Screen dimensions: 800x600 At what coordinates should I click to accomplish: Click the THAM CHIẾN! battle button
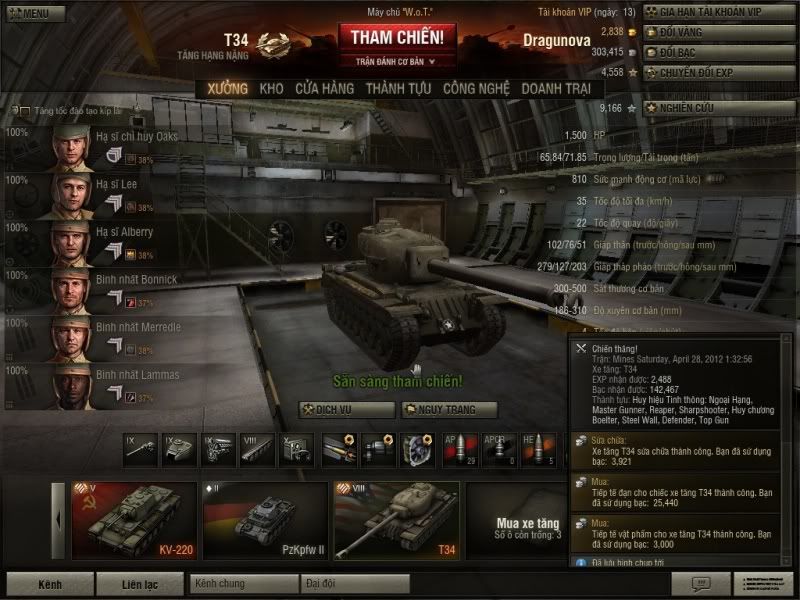point(398,37)
